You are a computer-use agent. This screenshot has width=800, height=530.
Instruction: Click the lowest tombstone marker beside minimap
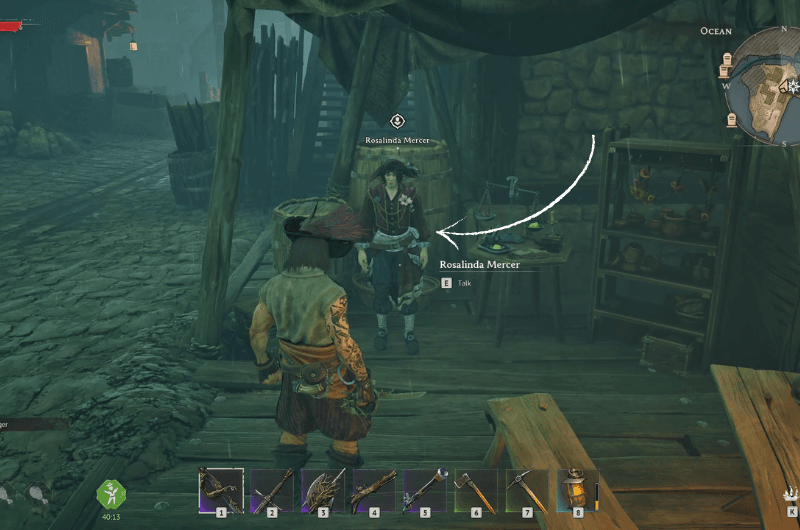click(731, 120)
